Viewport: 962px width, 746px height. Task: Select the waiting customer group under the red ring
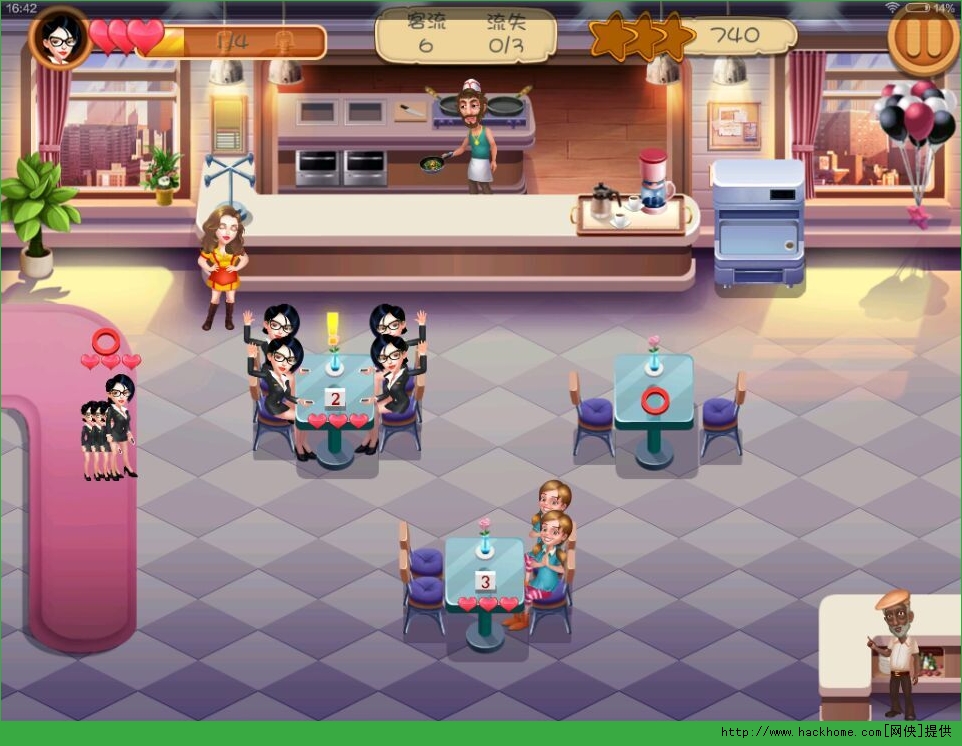pyautogui.click(x=109, y=428)
